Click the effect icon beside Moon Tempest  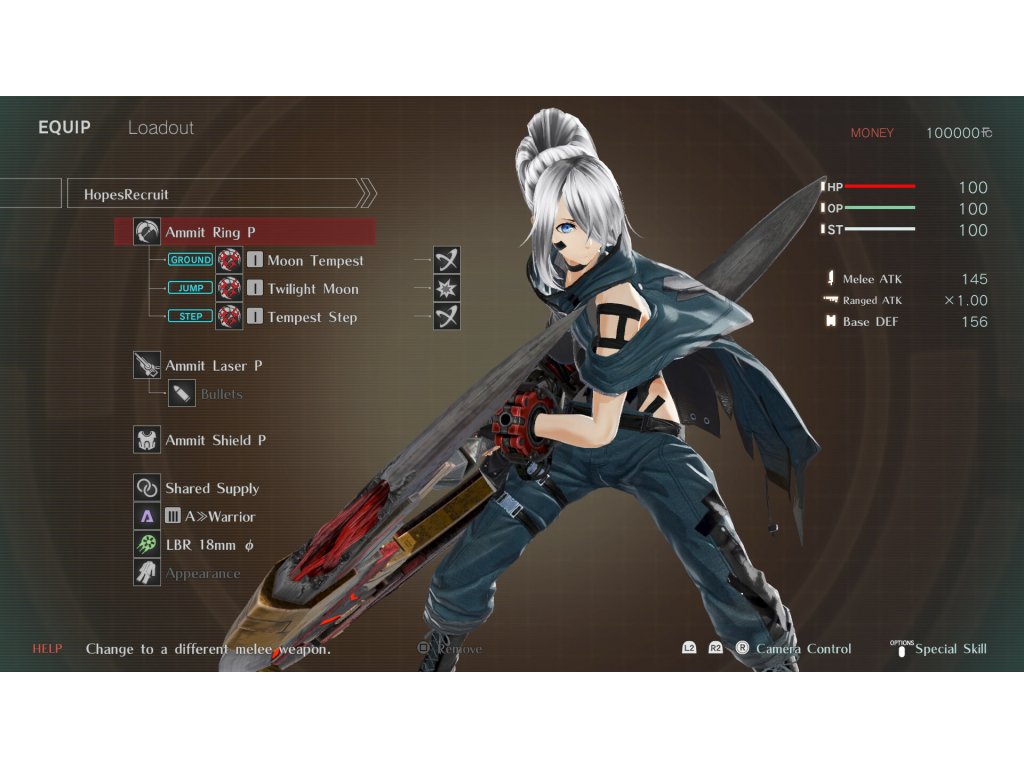pos(447,261)
